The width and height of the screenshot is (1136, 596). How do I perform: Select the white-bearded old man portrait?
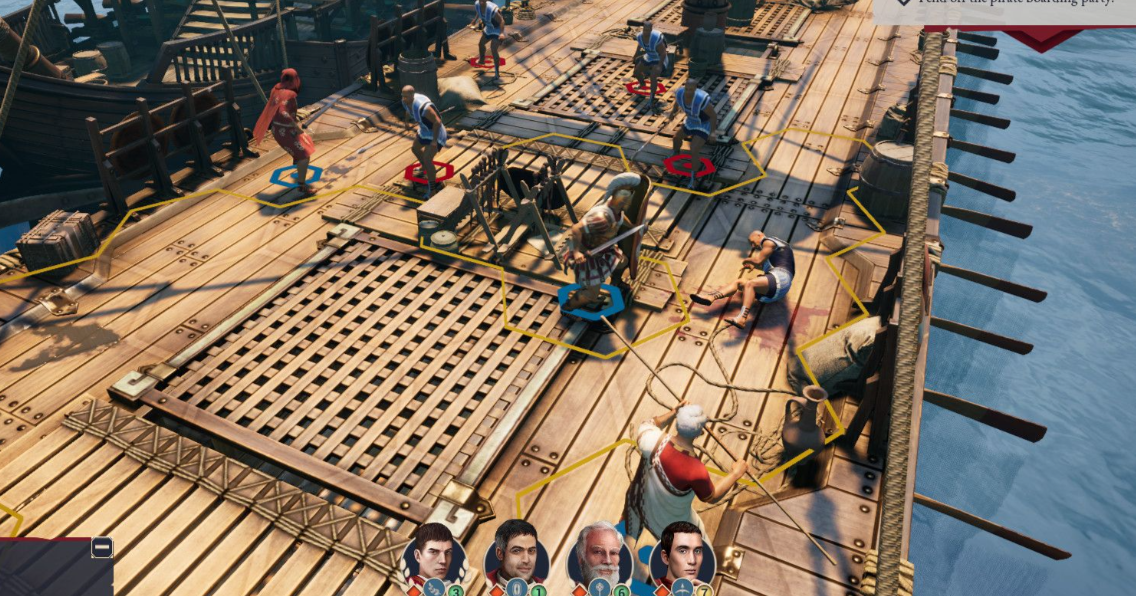coord(598,553)
